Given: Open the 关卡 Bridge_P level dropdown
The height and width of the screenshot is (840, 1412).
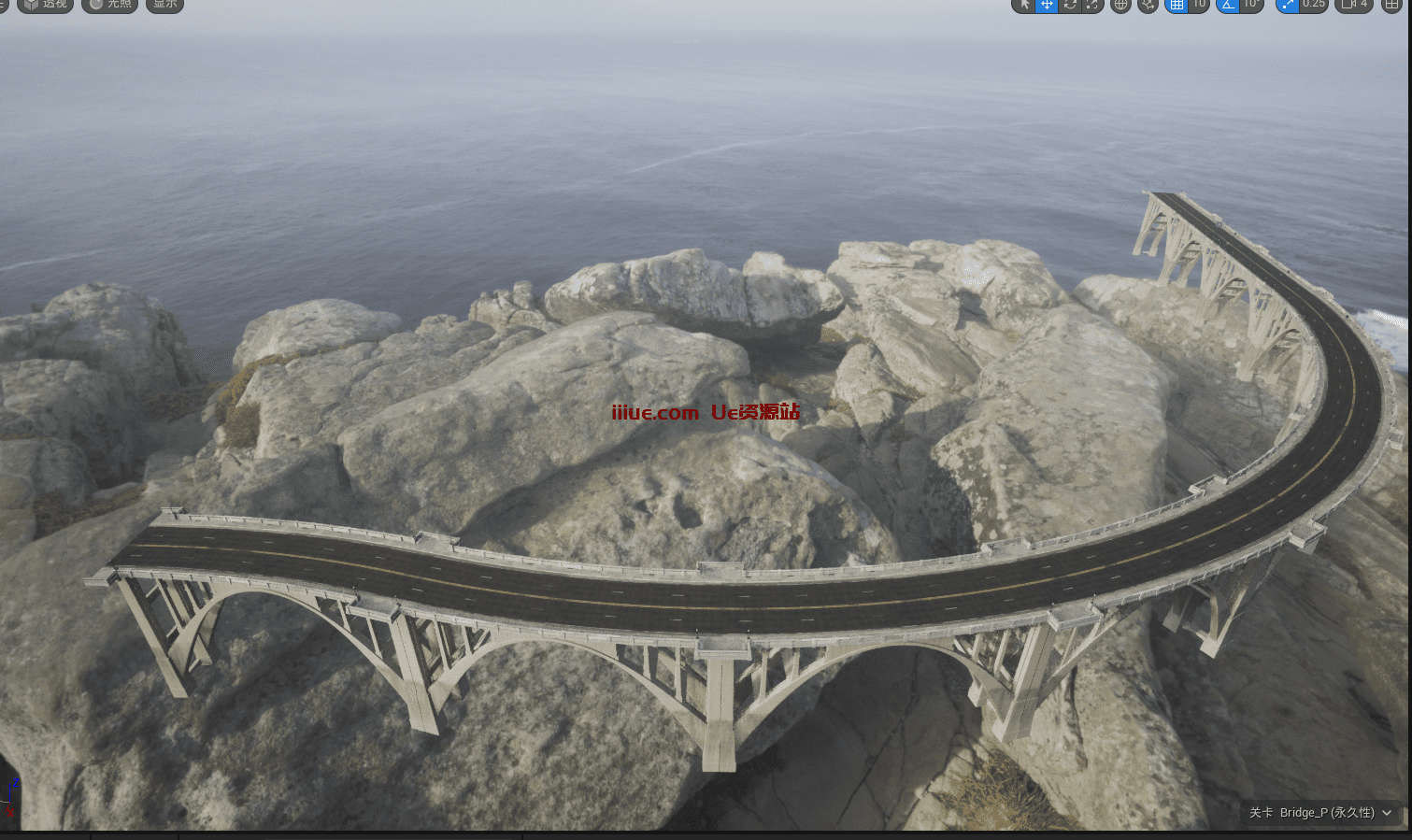Looking at the screenshot, I should click(1320, 813).
